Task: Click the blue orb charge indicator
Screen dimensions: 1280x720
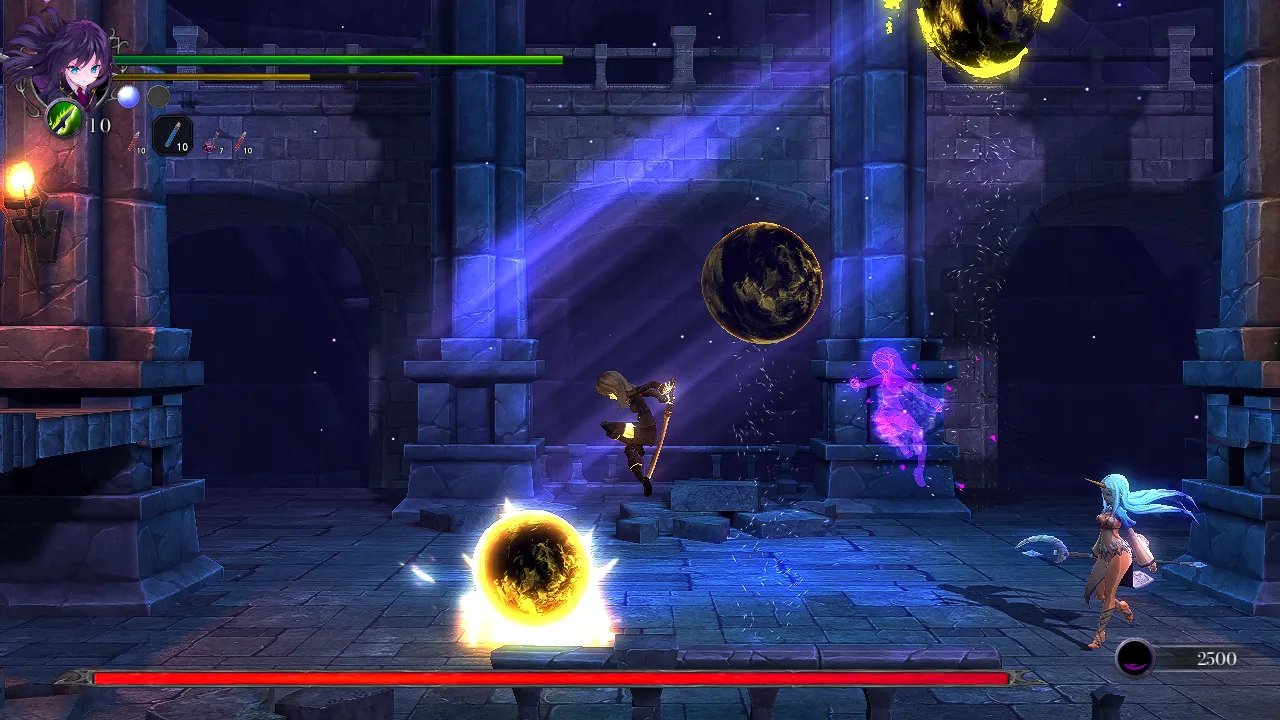Action: click(128, 95)
